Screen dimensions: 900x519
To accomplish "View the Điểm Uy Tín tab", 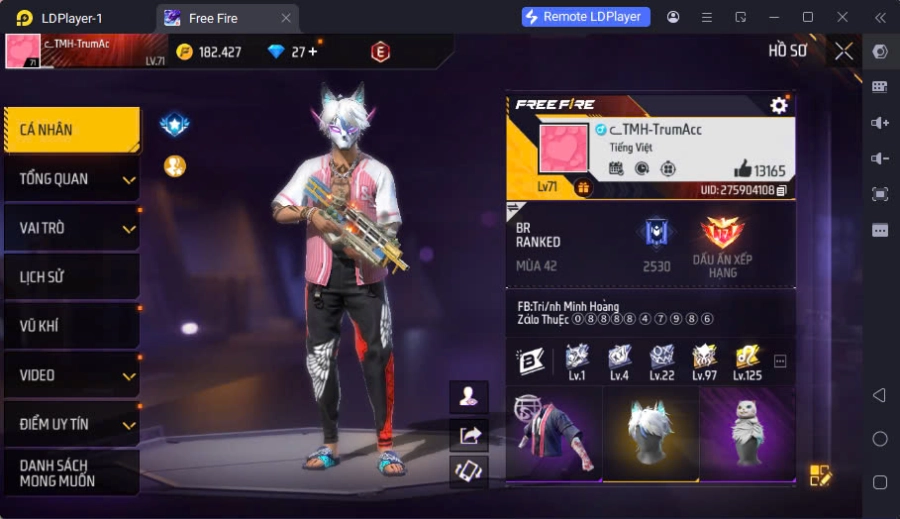I will click(71, 424).
